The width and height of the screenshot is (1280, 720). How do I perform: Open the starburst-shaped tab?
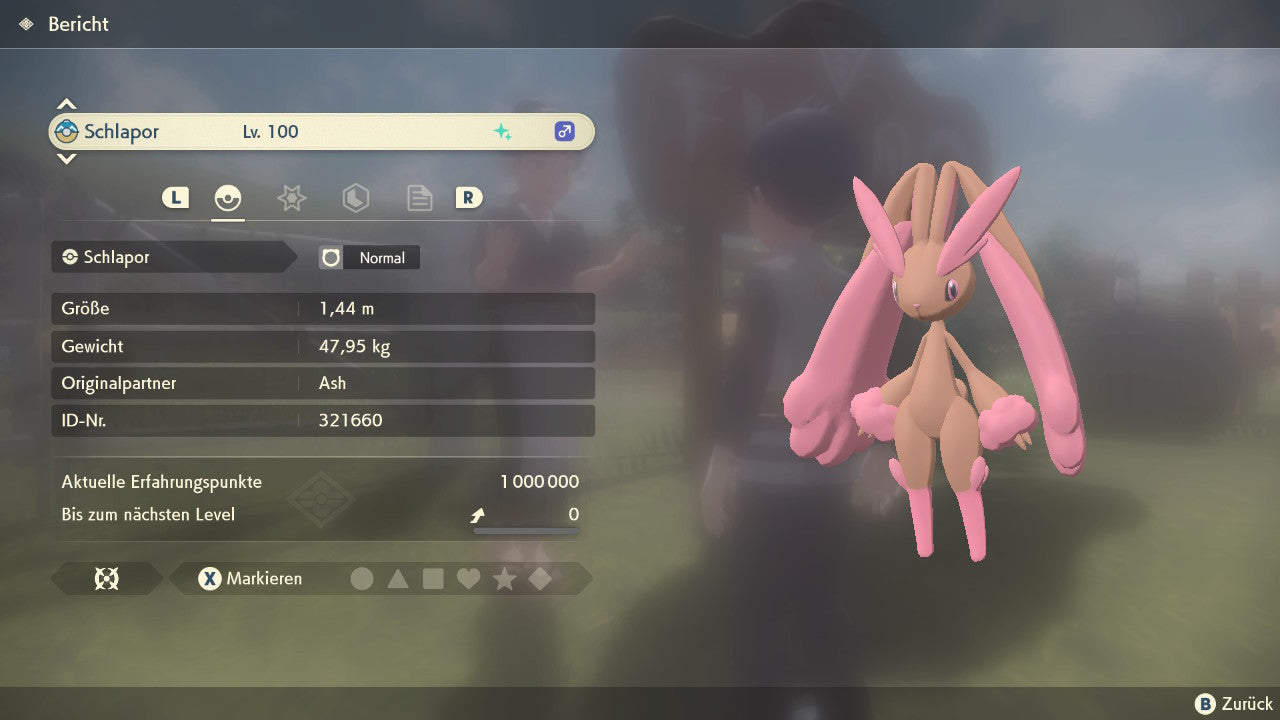point(291,198)
